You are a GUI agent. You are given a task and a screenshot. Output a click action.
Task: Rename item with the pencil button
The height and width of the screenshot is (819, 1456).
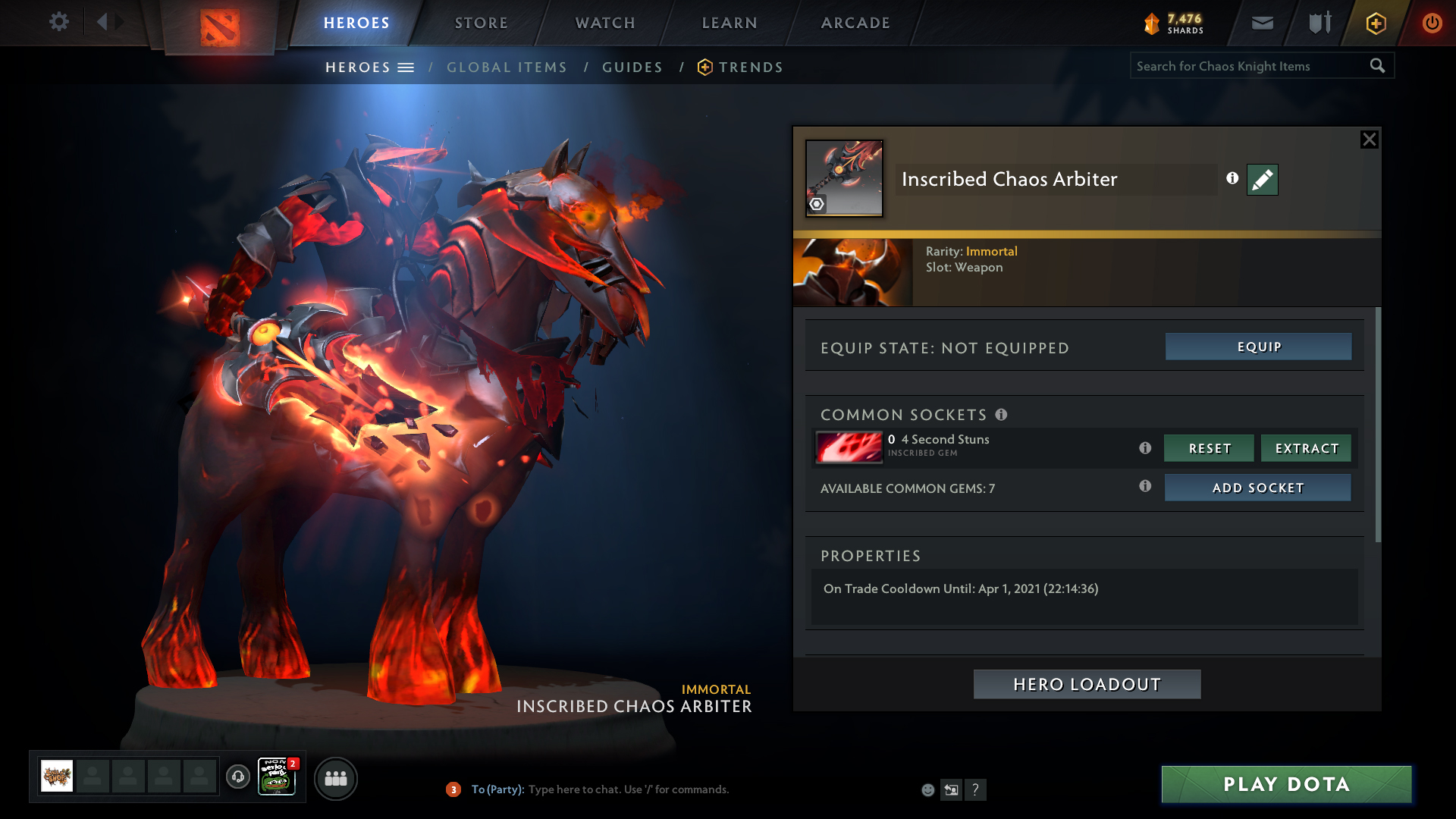pyautogui.click(x=1262, y=180)
